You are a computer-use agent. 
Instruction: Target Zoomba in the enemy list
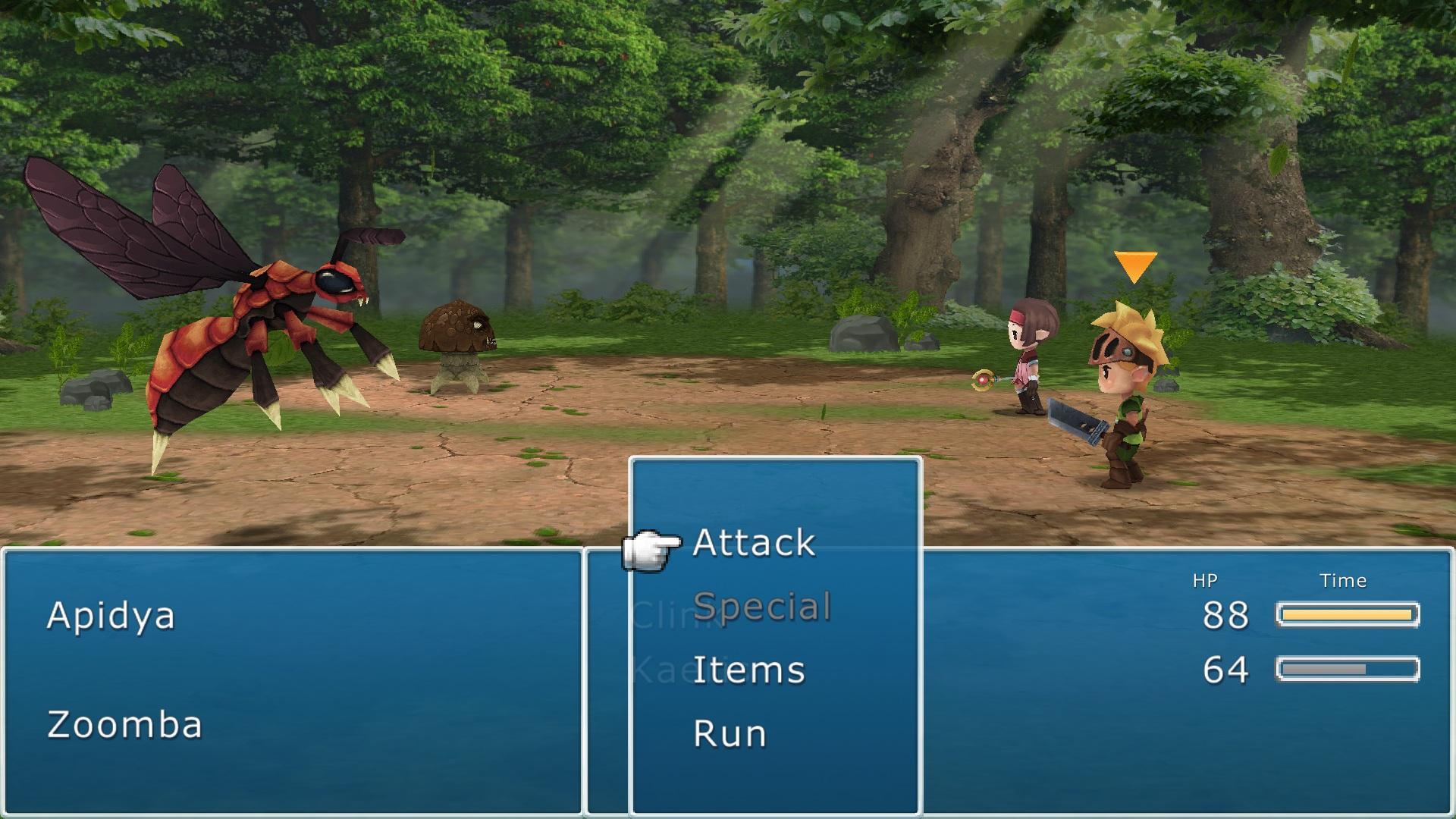pos(124,725)
